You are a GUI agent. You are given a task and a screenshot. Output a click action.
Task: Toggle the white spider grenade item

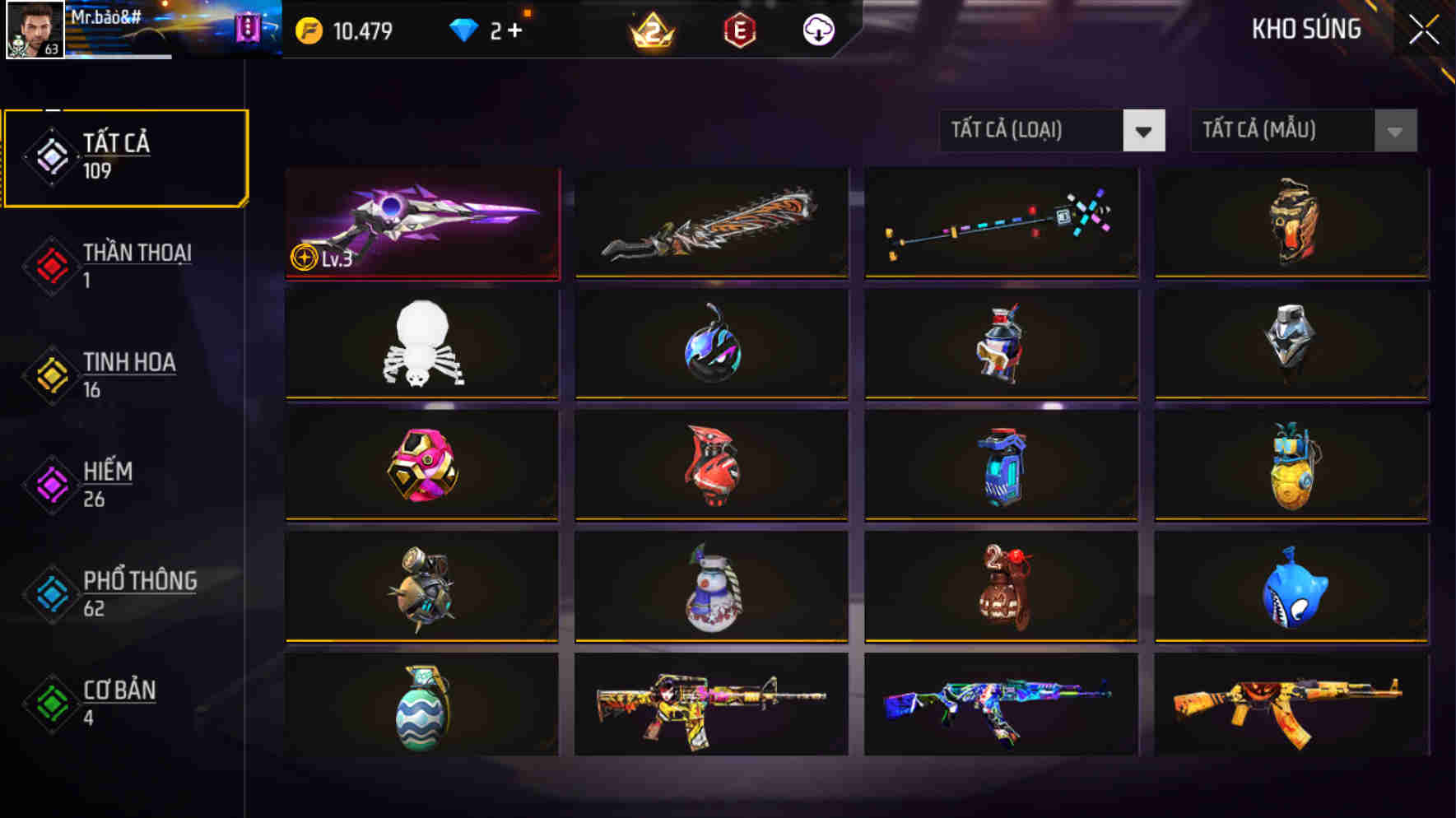tap(421, 345)
